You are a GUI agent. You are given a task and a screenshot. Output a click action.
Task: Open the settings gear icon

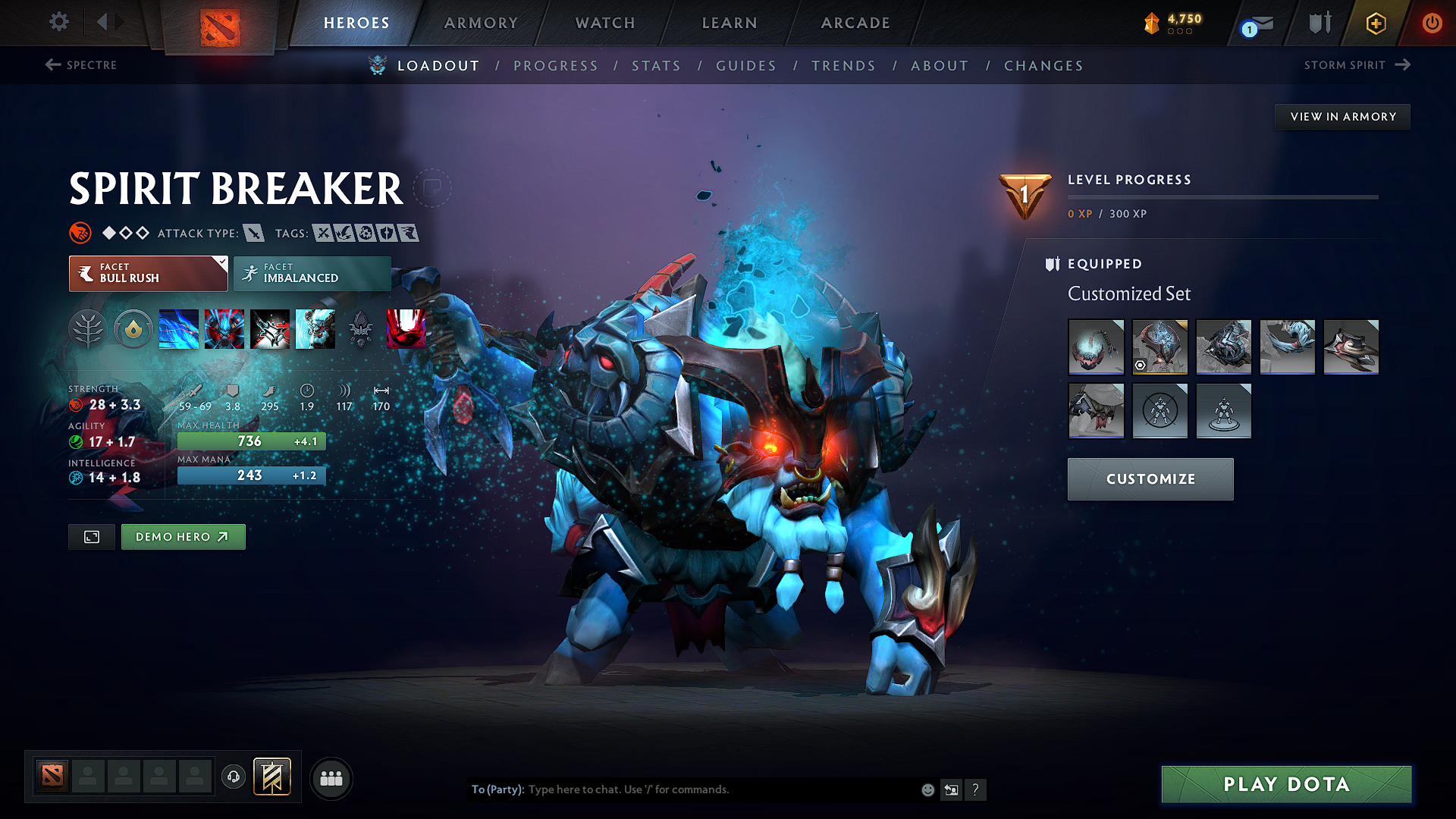[x=58, y=22]
